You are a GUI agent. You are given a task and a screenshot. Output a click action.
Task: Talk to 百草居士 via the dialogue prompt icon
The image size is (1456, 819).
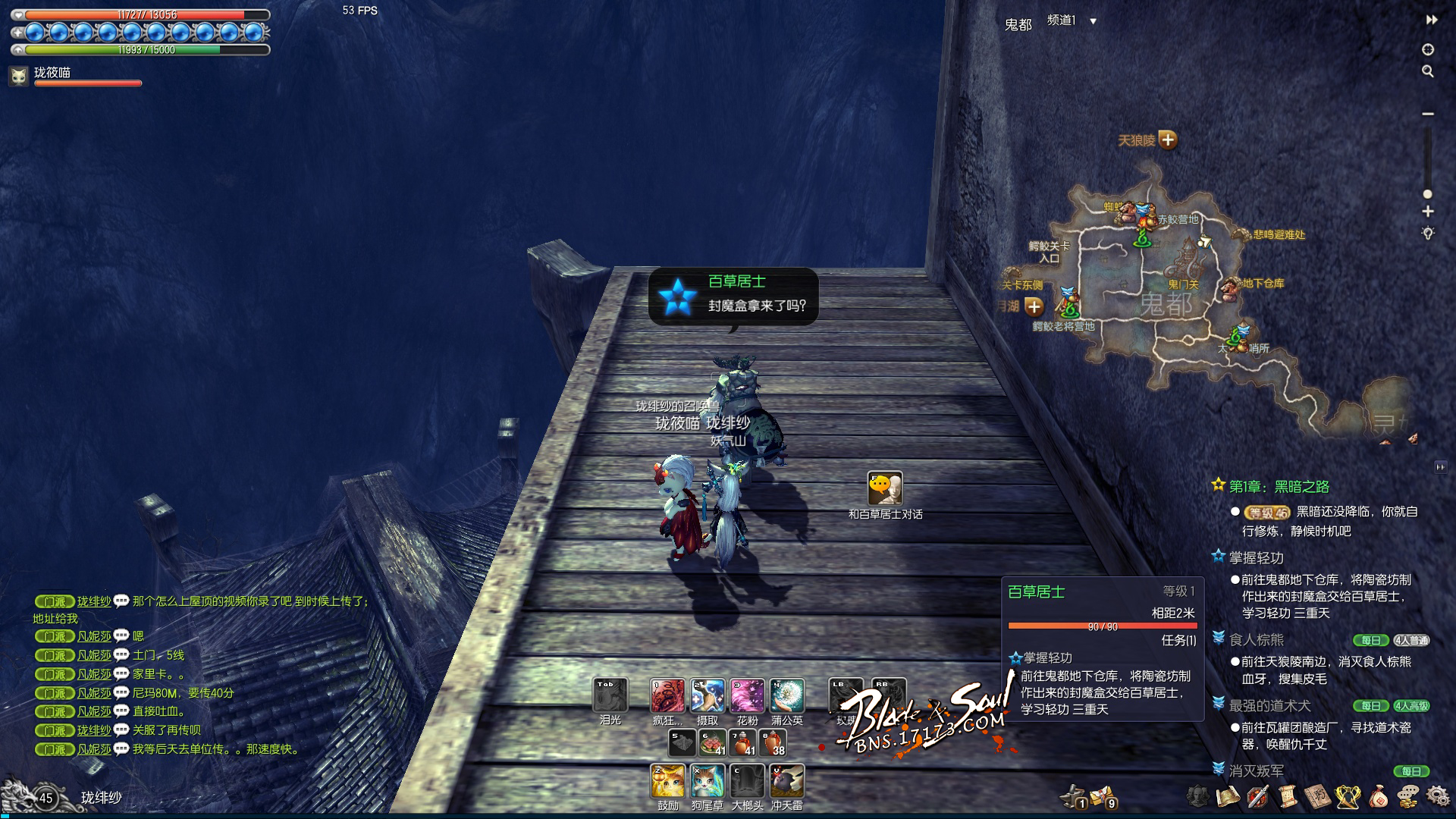[x=885, y=489]
